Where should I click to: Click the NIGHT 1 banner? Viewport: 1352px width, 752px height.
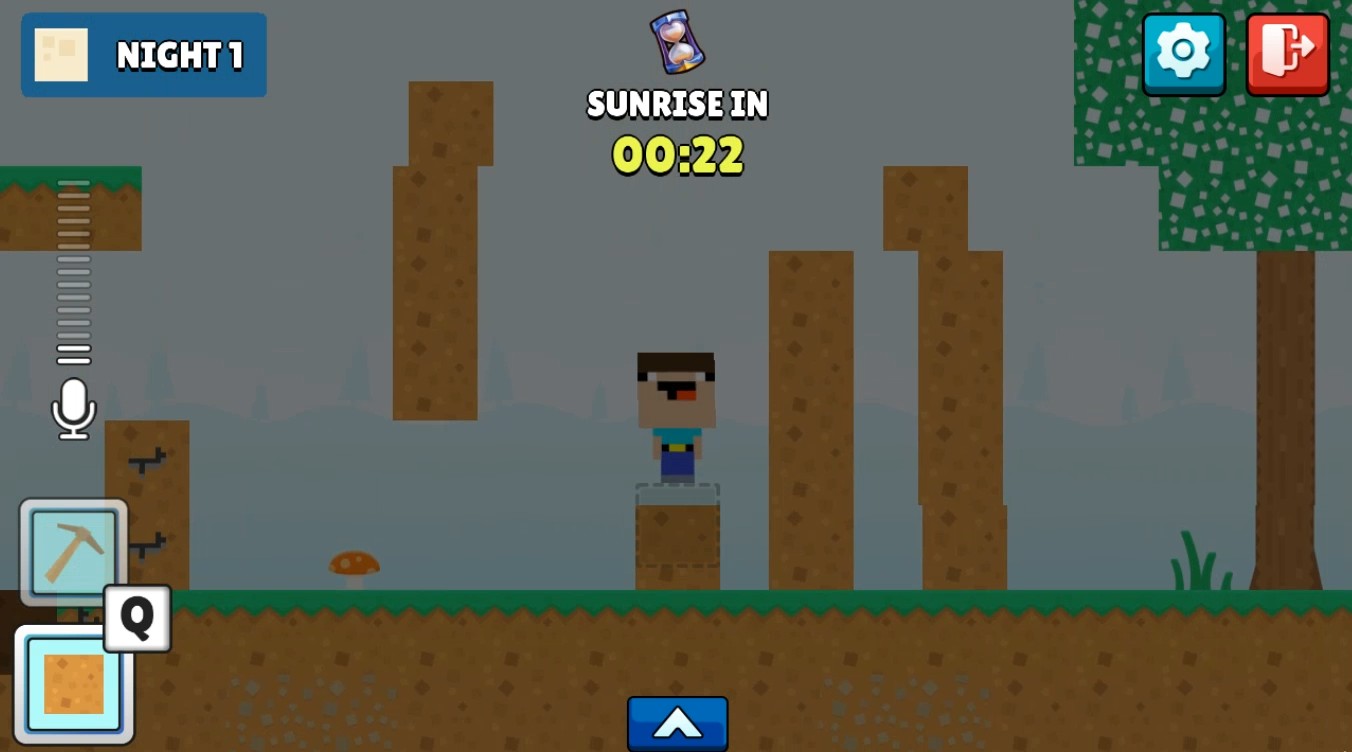pyautogui.click(x=143, y=55)
